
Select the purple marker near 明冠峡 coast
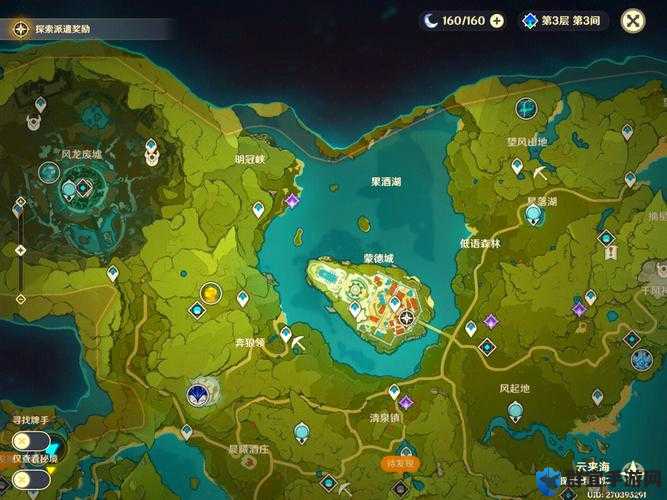292,200
